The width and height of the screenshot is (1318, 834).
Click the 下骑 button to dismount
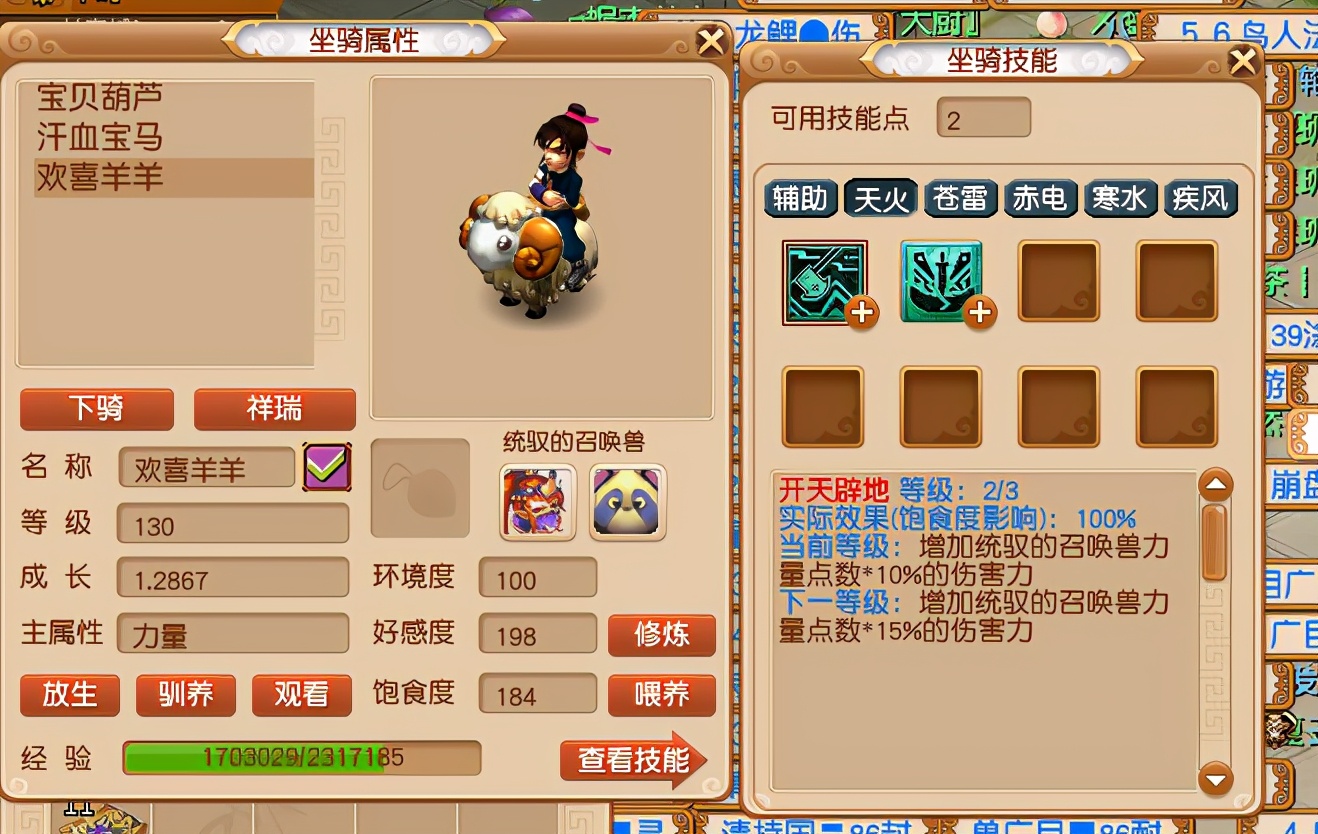tap(96, 410)
